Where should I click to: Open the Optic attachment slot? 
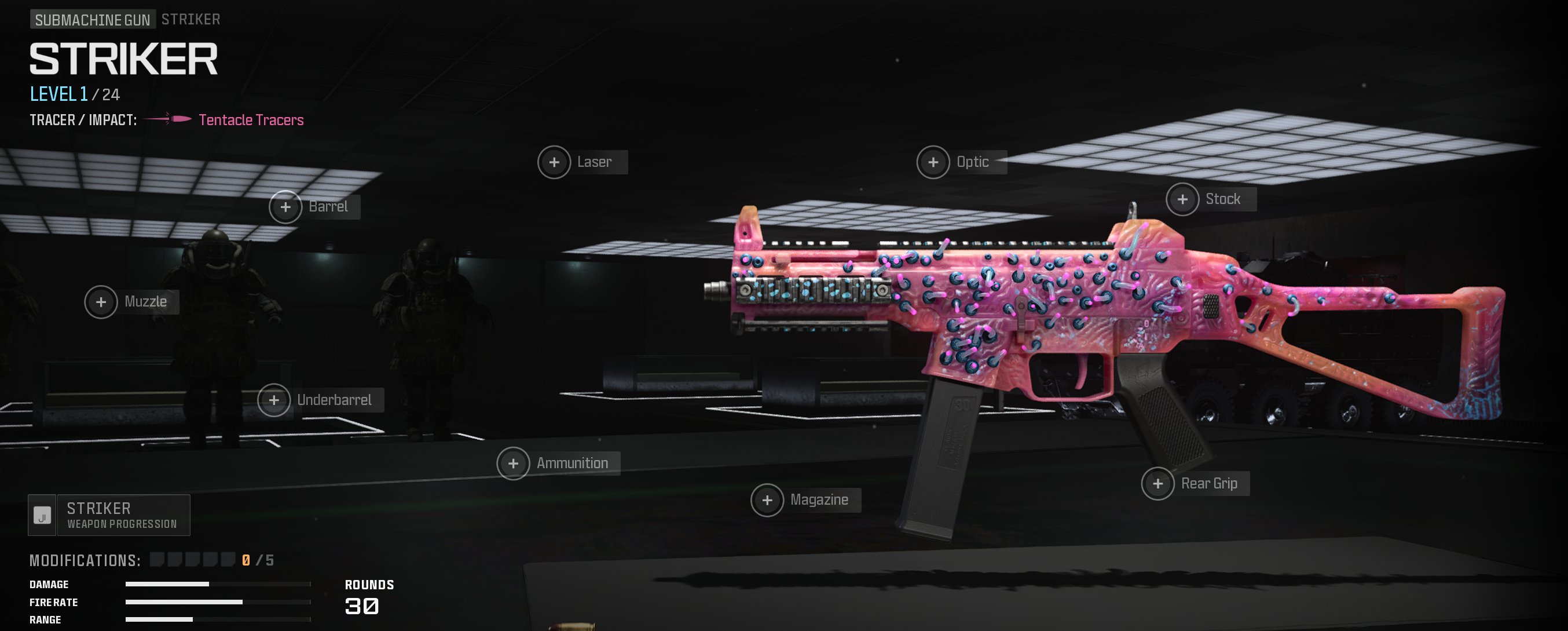933,163
